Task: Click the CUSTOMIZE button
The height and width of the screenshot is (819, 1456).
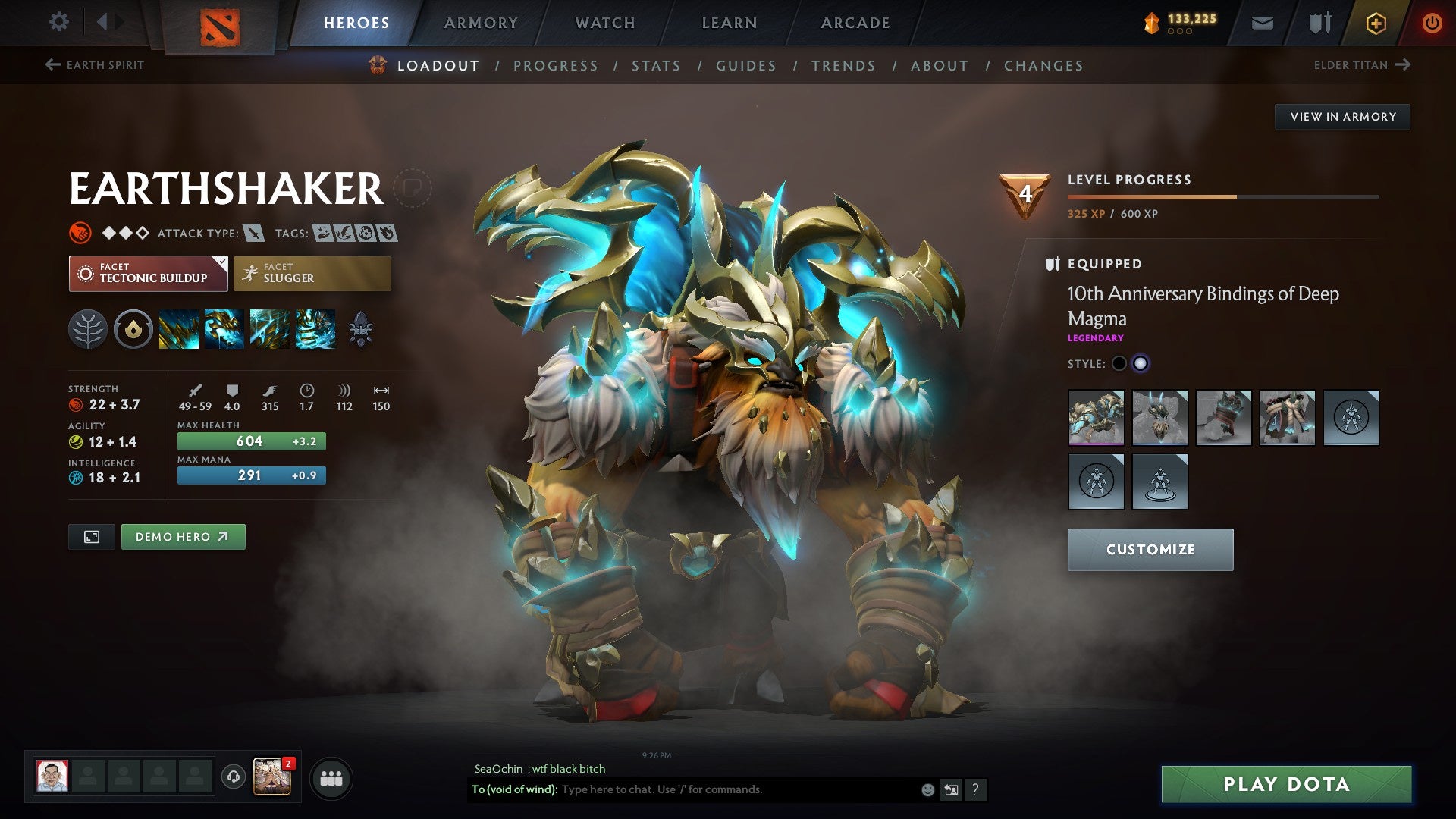Action: (1150, 549)
